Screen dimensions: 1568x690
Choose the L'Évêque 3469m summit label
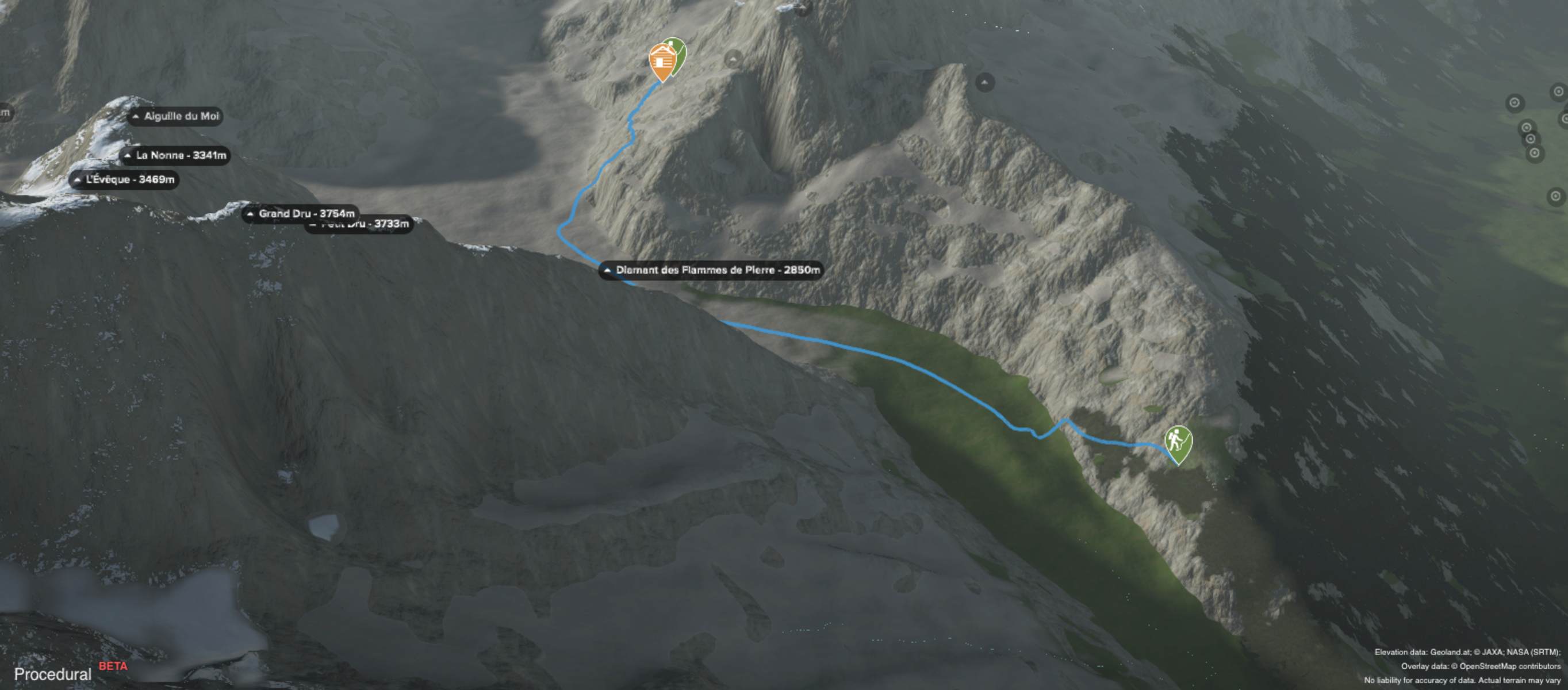coord(124,179)
